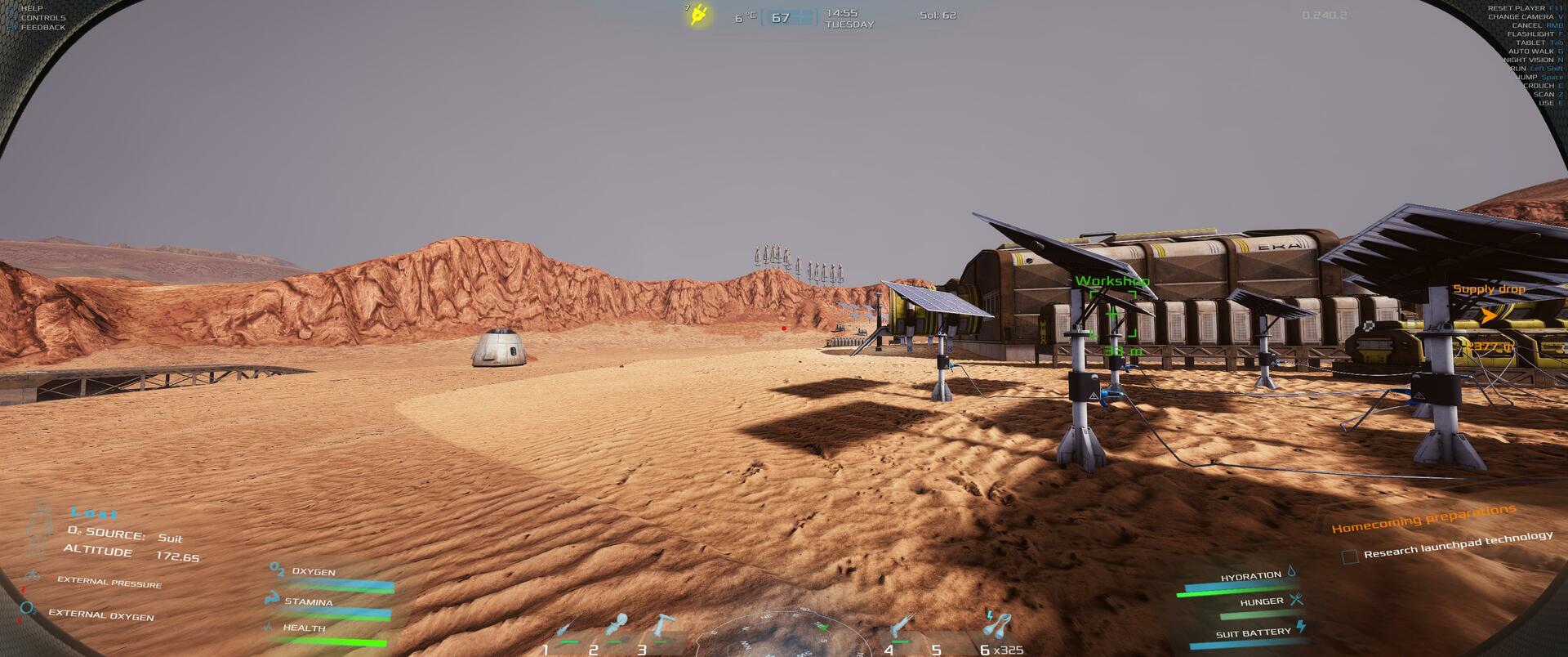Click the yellow power plug status icon
Screen dimensions: 1568x657
tap(698, 15)
